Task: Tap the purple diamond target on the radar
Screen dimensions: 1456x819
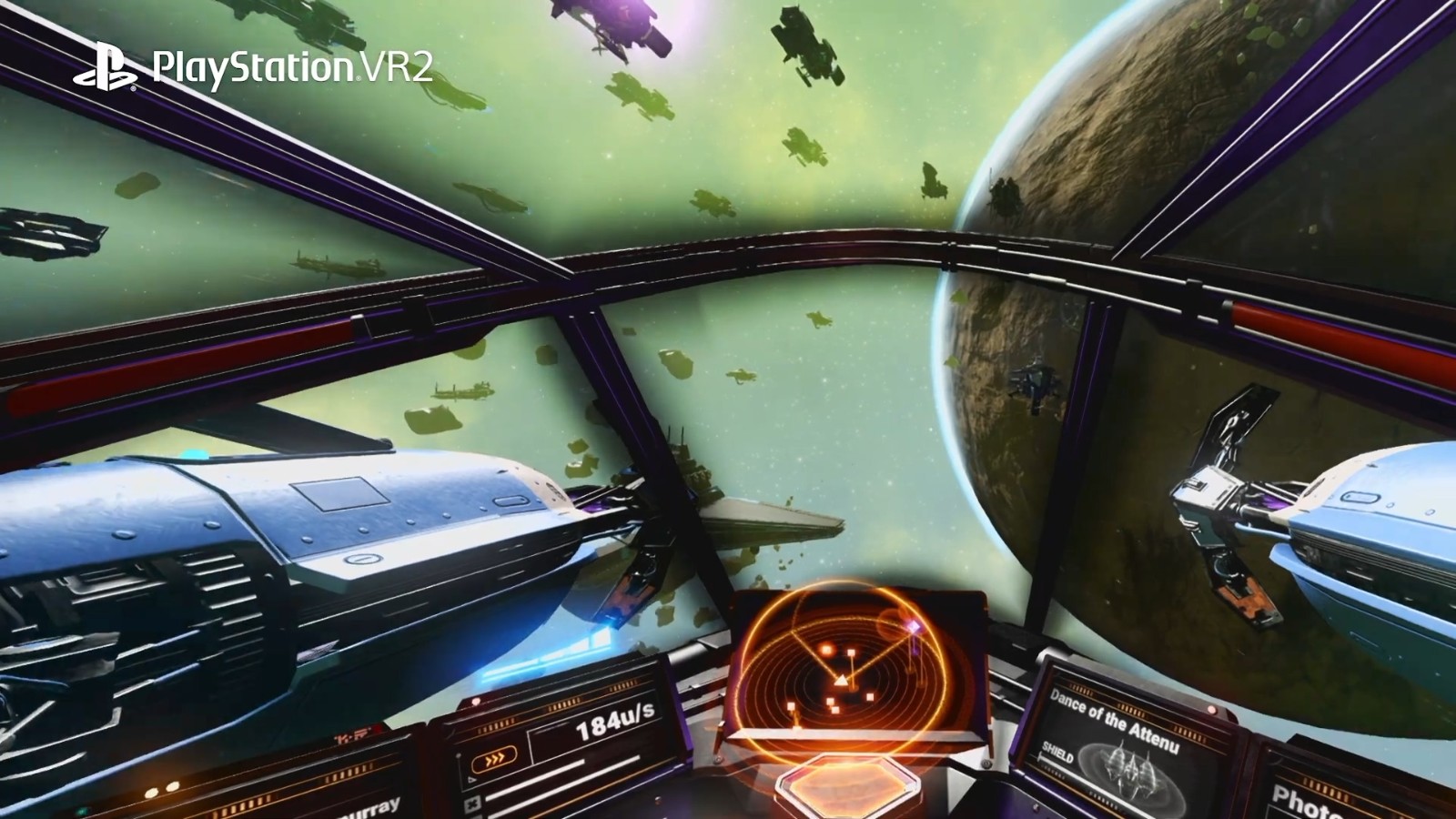Action: click(x=915, y=626)
